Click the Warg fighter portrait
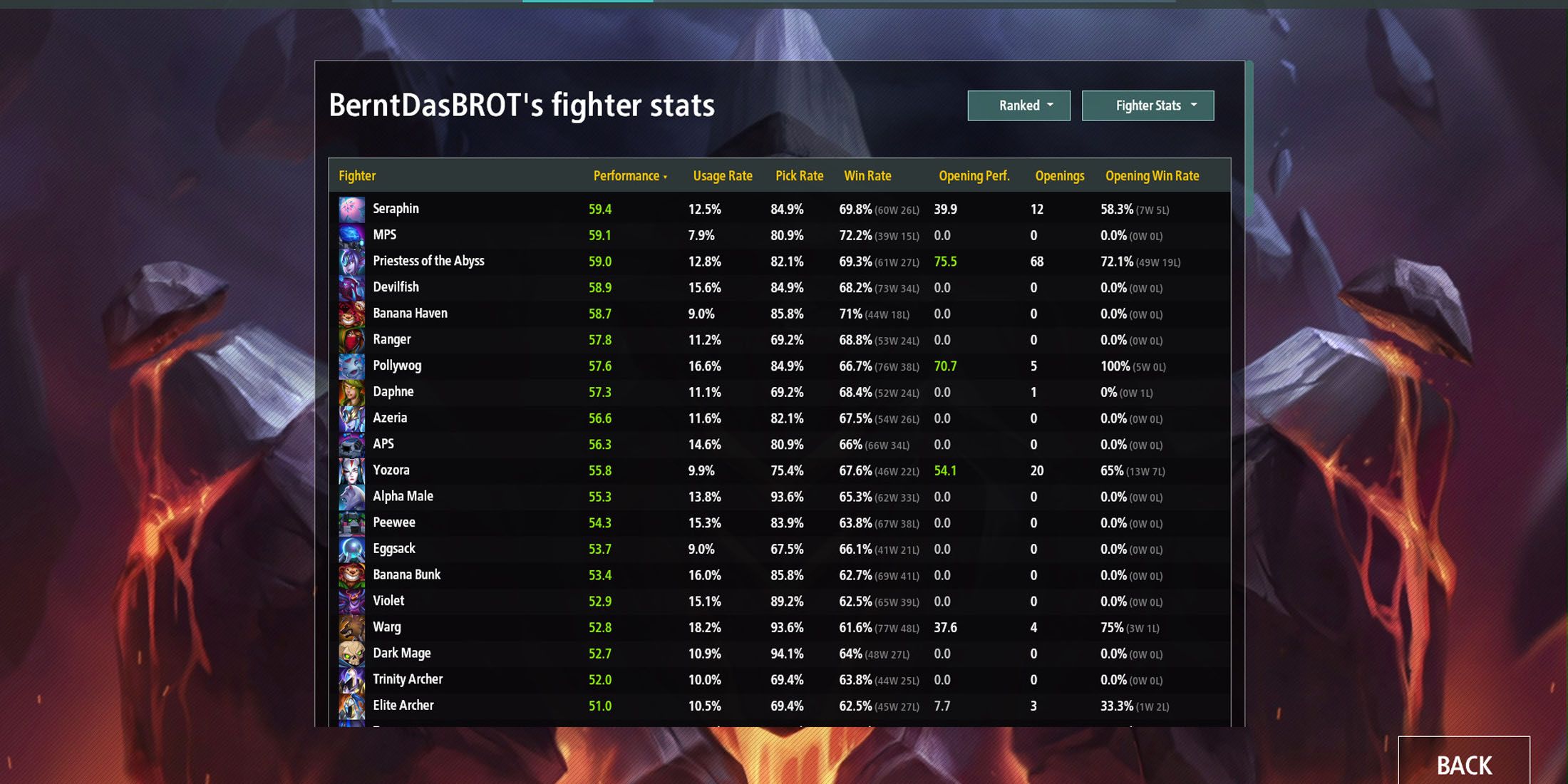 click(351, 627)
